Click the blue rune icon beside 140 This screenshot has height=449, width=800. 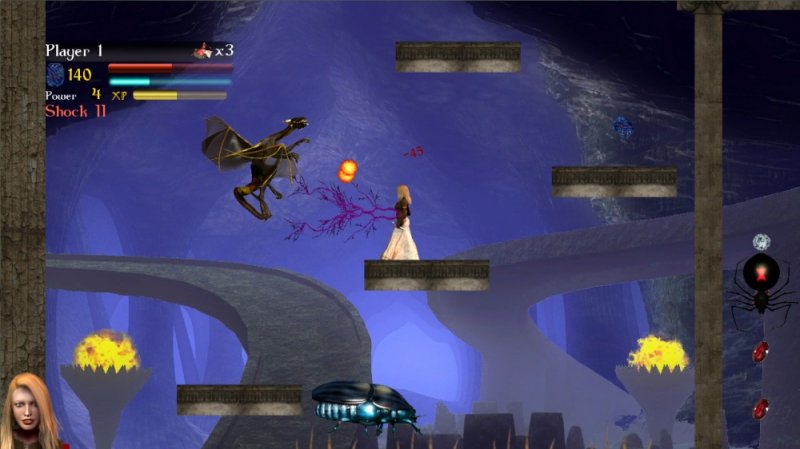click(55, 74)
